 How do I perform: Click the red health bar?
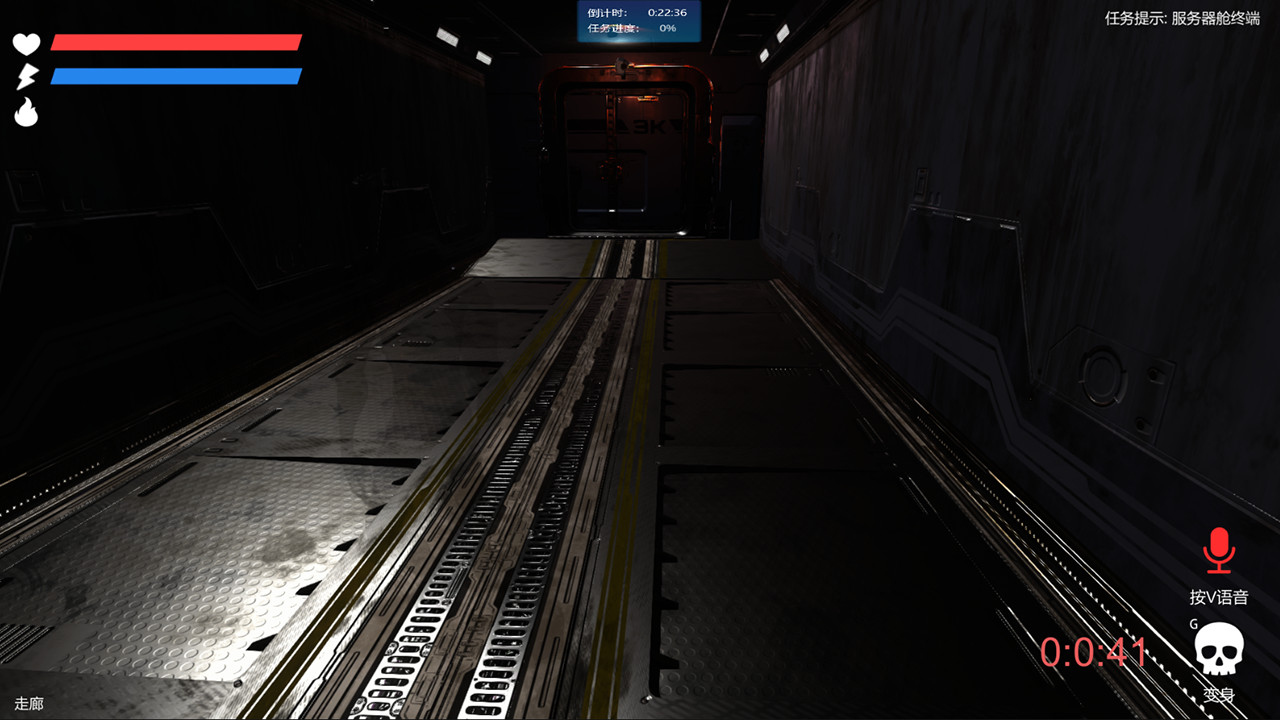tap(175, 42)
